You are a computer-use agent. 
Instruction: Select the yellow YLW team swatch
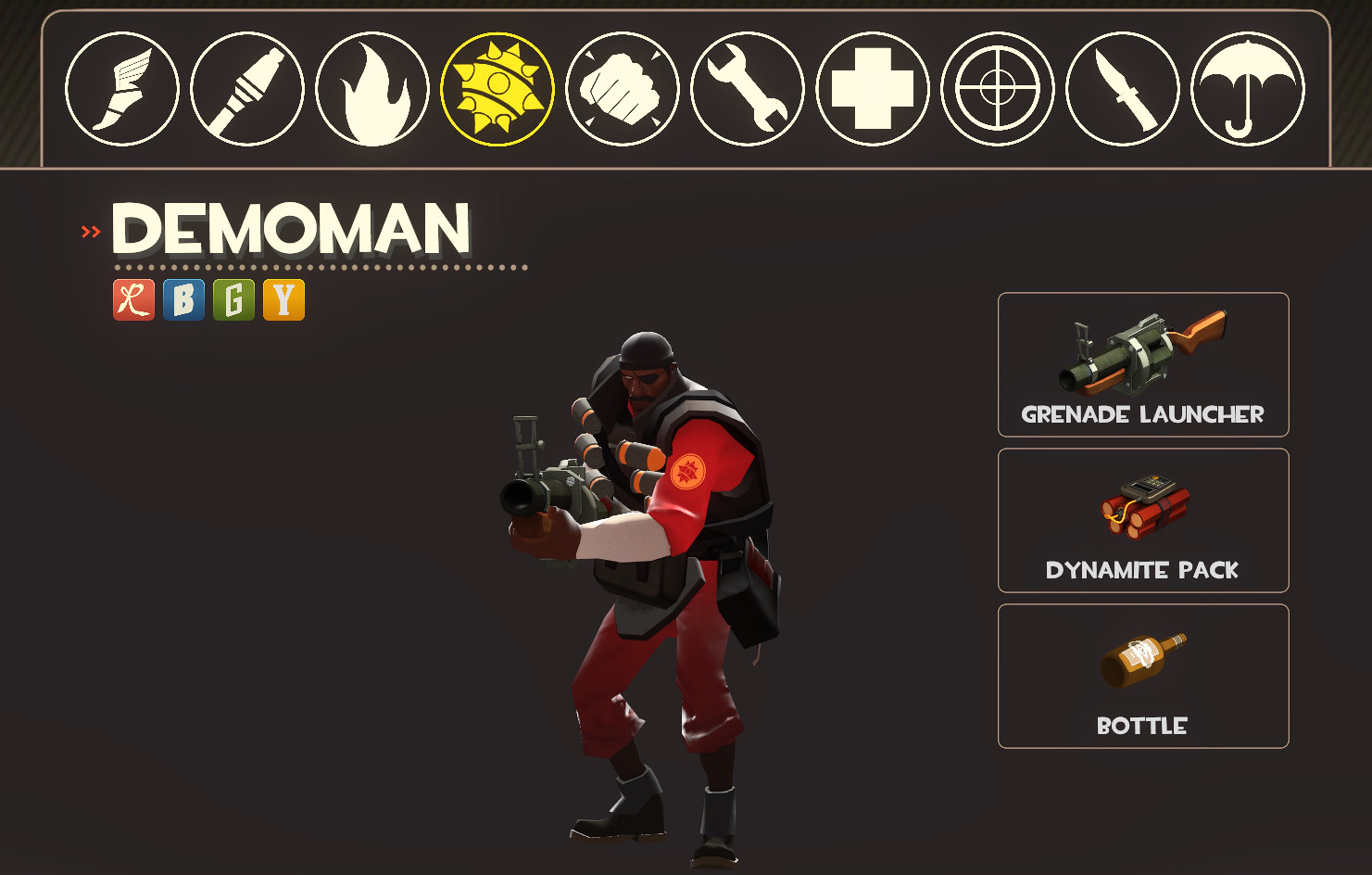pyautogui.click(x=283, y=300)
